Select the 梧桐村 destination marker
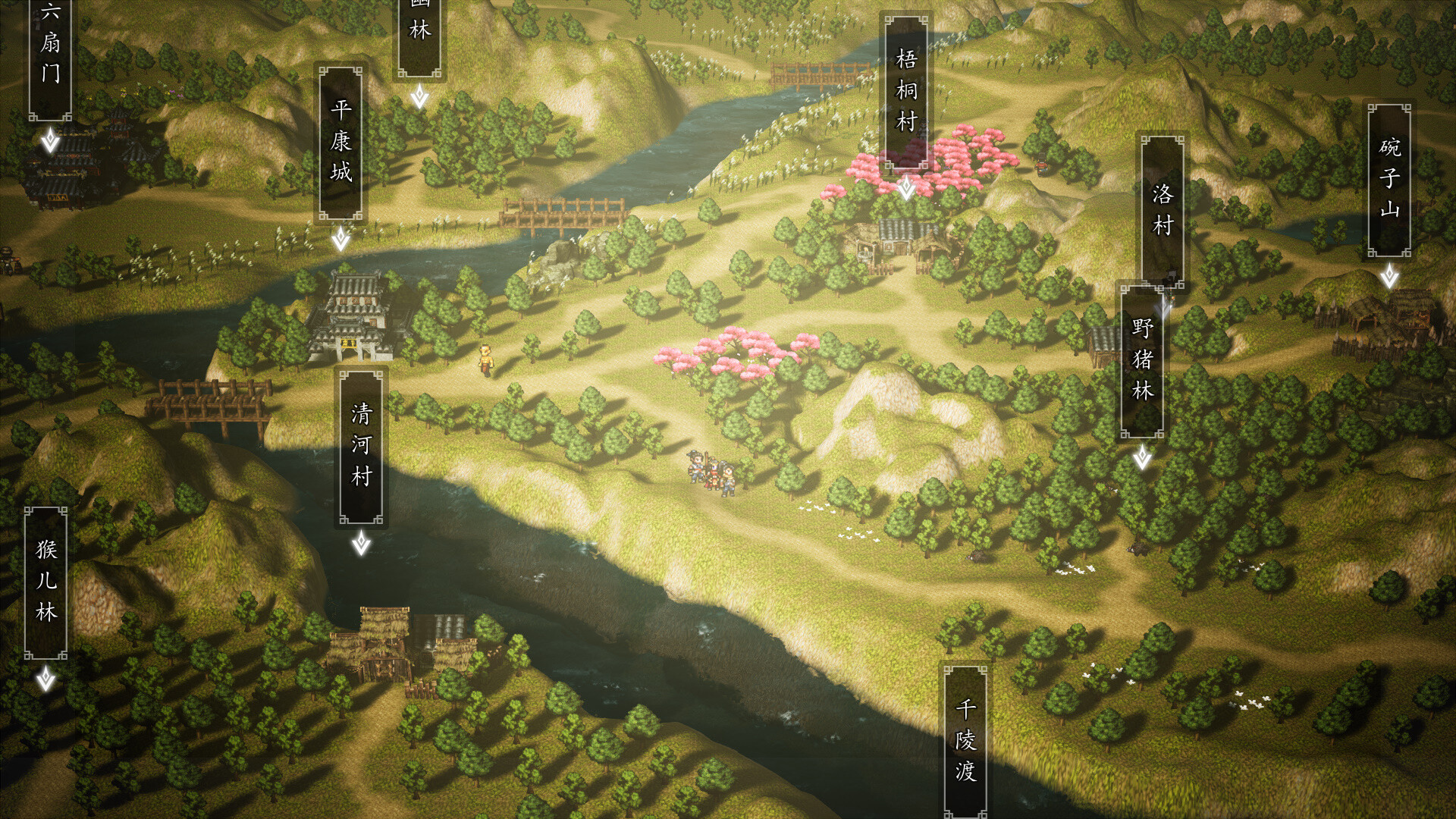The width and height of the screenshot is (1456, 819). (907, 186)
